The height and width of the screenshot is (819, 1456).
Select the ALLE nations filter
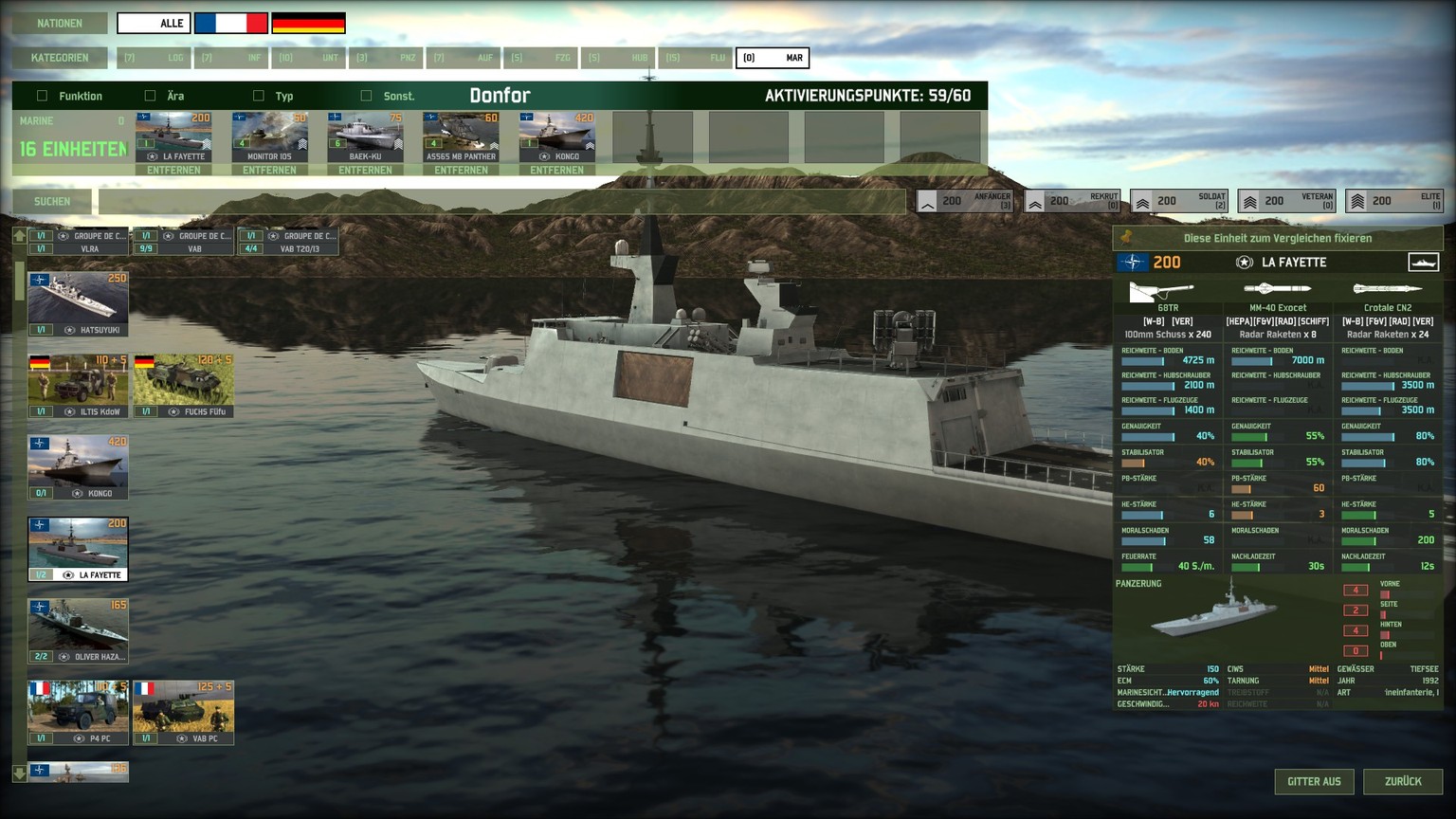(x=154, y=23)
